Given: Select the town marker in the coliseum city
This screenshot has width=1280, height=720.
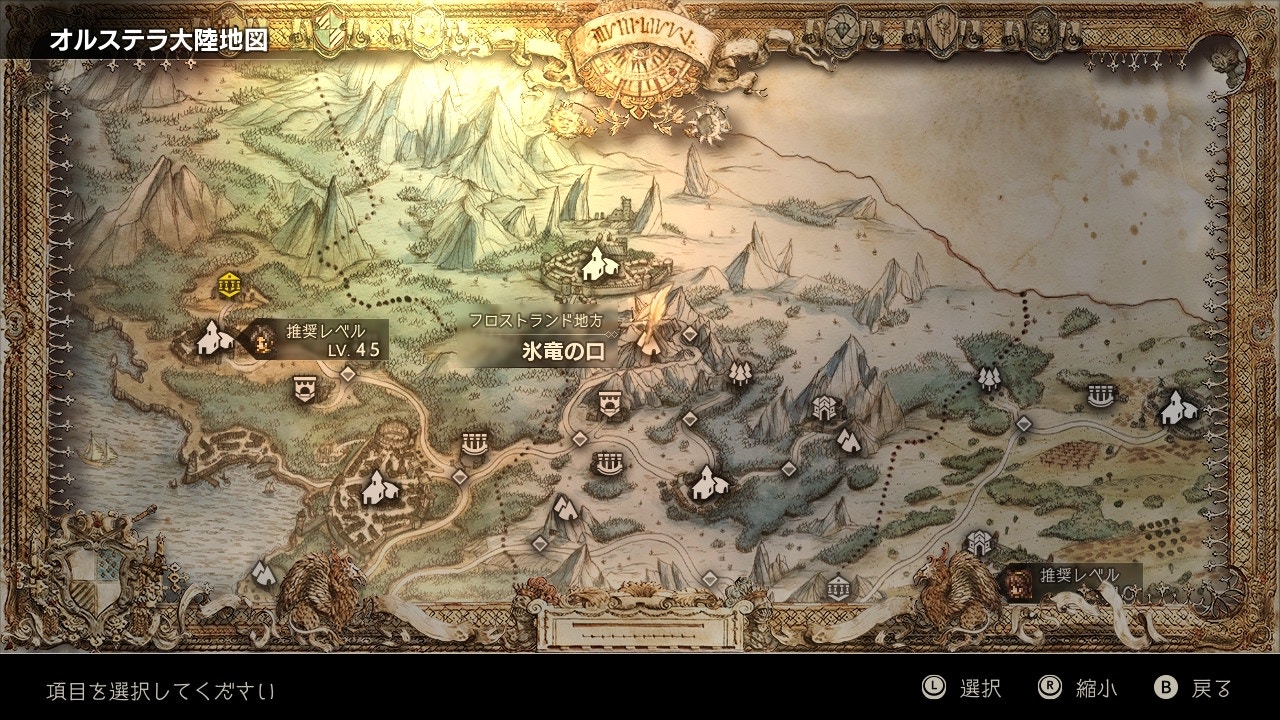Looking at the screenshot, I should pyautogui.click(x=379, y=487).
